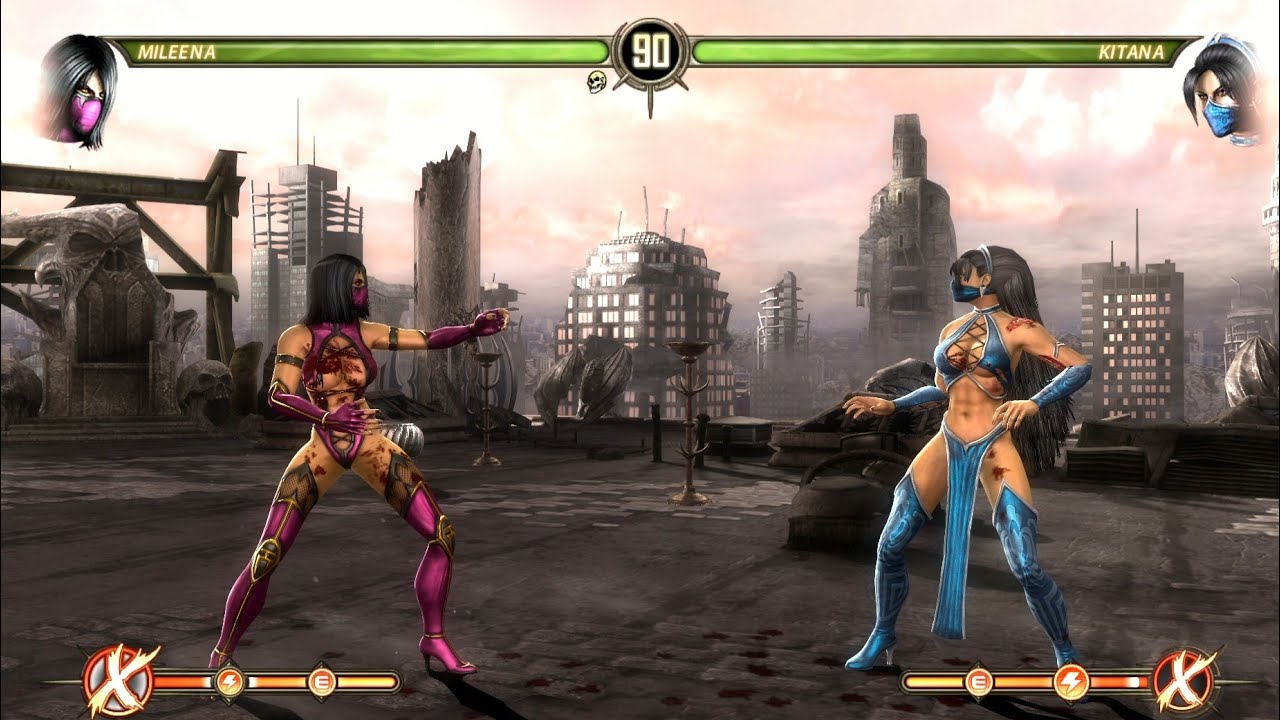Click Kitana's character portrait
Image resolution: width=1280 pixels, height=720 pixels.
coord(1211,90)
